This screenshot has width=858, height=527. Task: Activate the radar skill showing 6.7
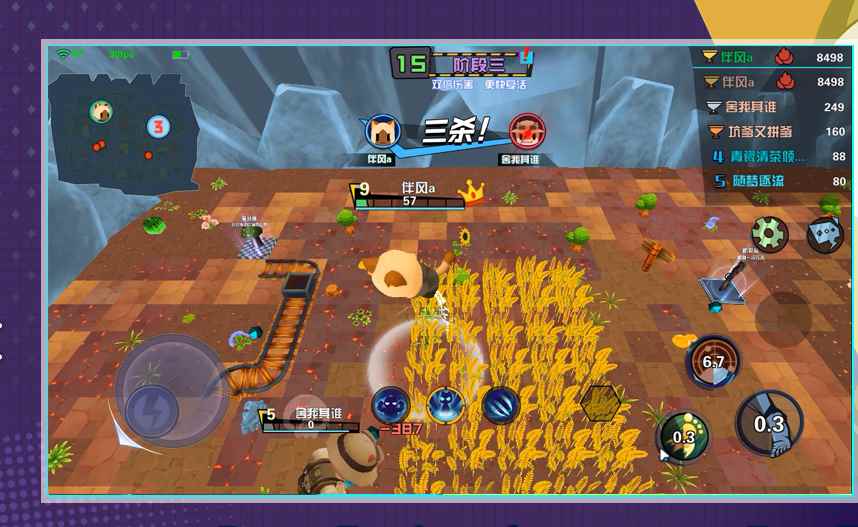[713, 362]
